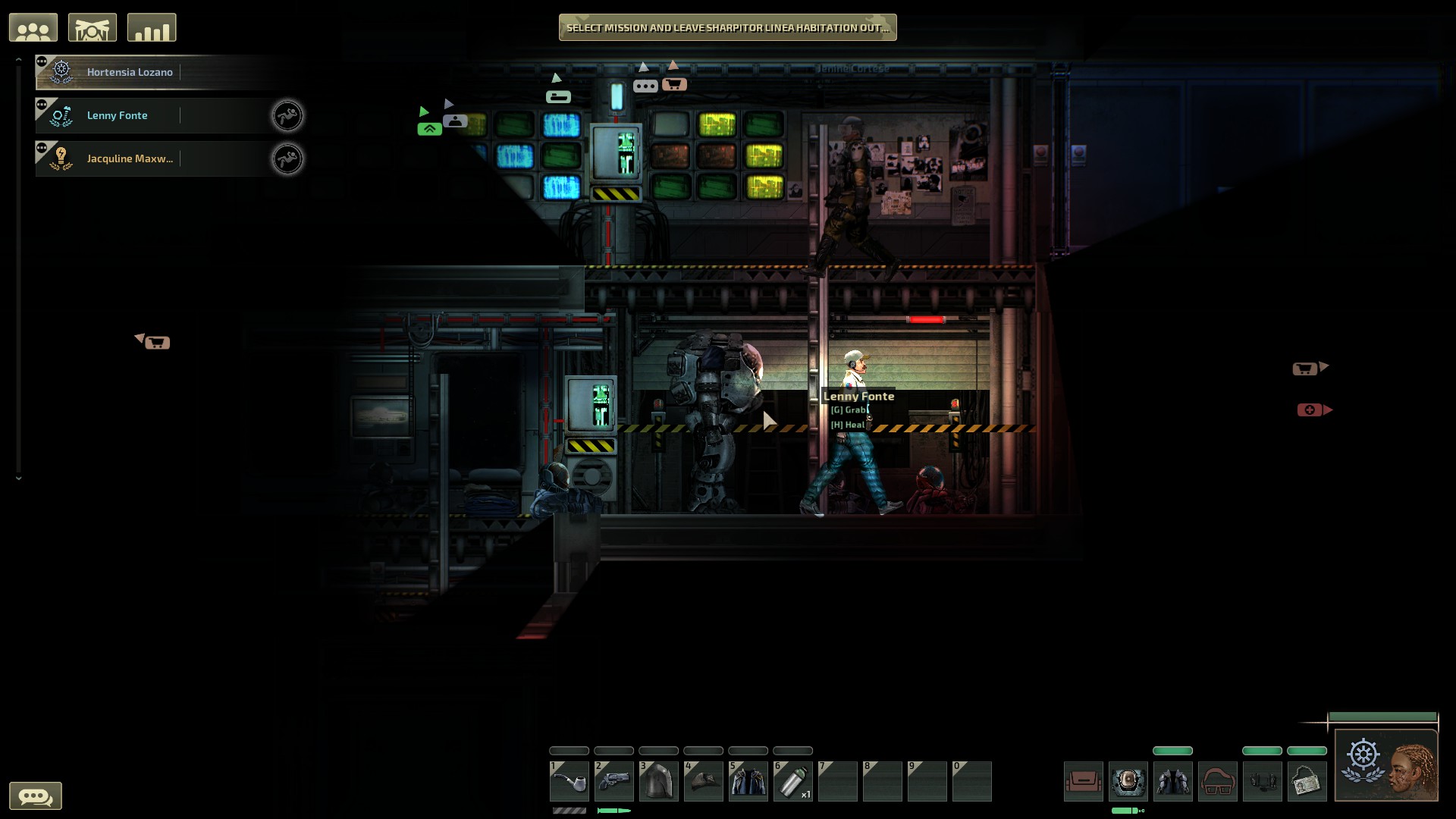This screenshot has height=819, width=1456.
Task: Equip the revolver from hotbar slot 2
Action: [x=614, y=781]
